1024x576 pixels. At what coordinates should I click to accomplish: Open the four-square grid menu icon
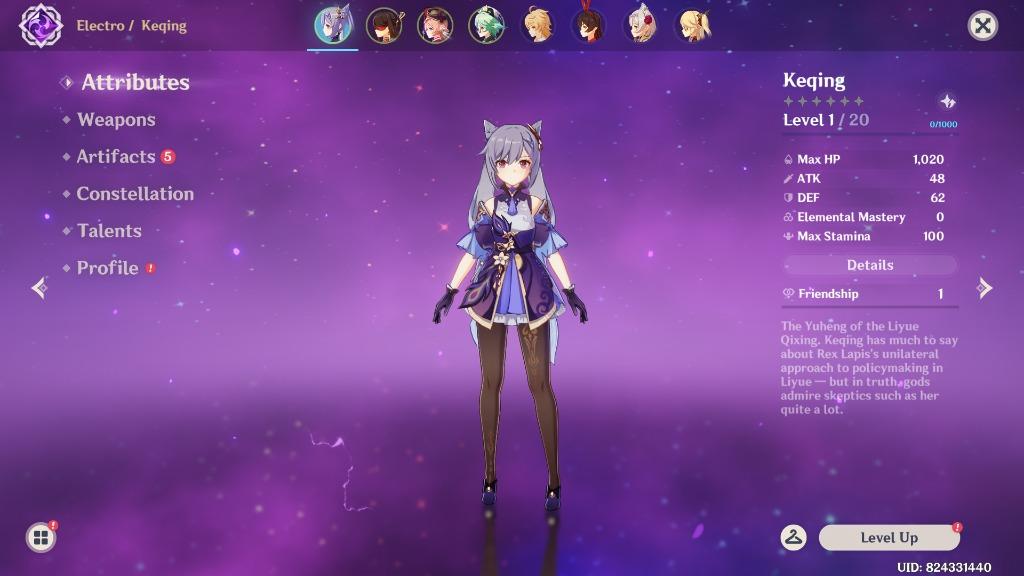point(41,538)
